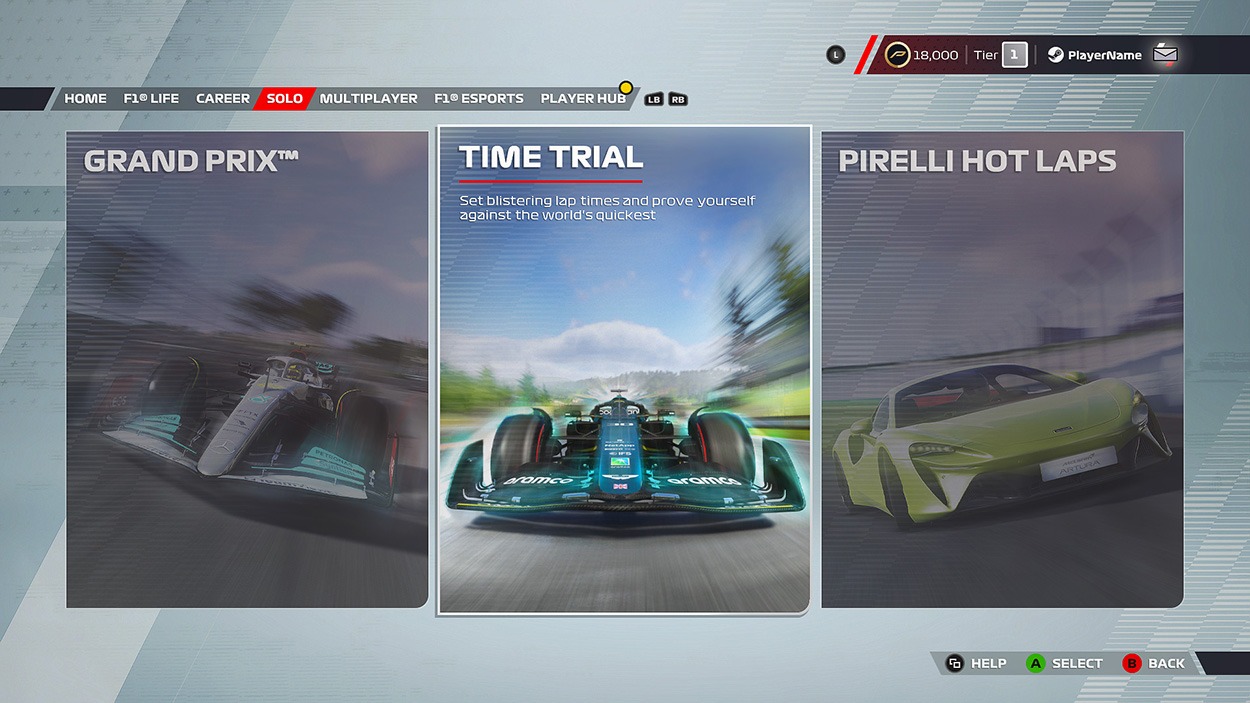This screenshot has height=703, width=1250.
Task: Select the SOLO tab
Action: [285, 99]
